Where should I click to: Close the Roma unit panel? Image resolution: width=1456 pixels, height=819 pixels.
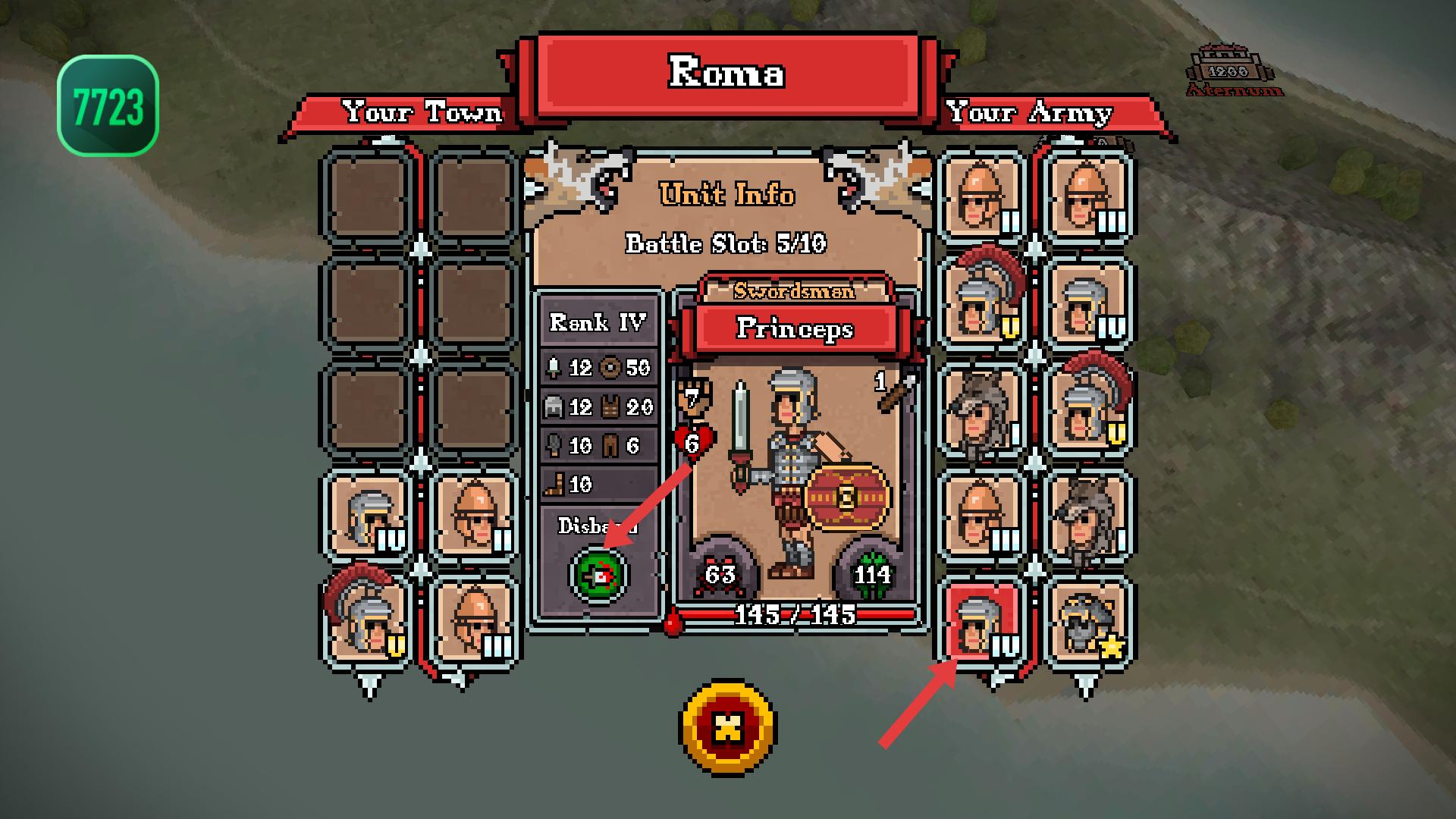(727, 727)
